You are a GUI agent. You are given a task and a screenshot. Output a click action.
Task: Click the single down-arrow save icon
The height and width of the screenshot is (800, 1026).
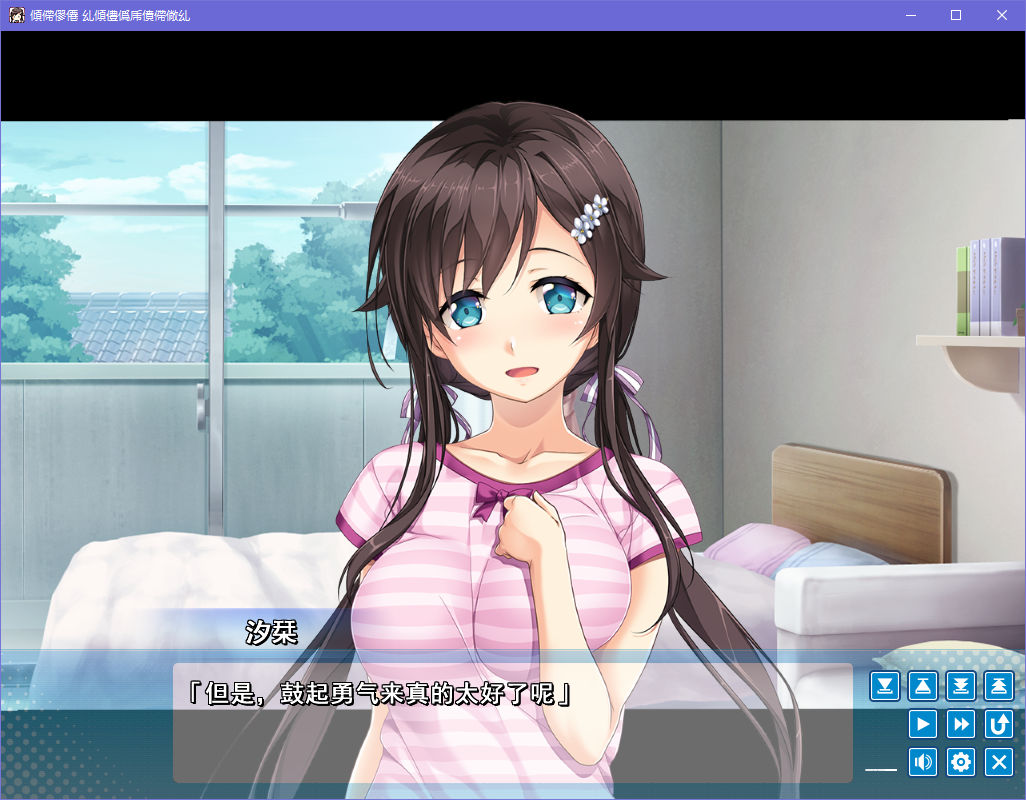point(885,686)
